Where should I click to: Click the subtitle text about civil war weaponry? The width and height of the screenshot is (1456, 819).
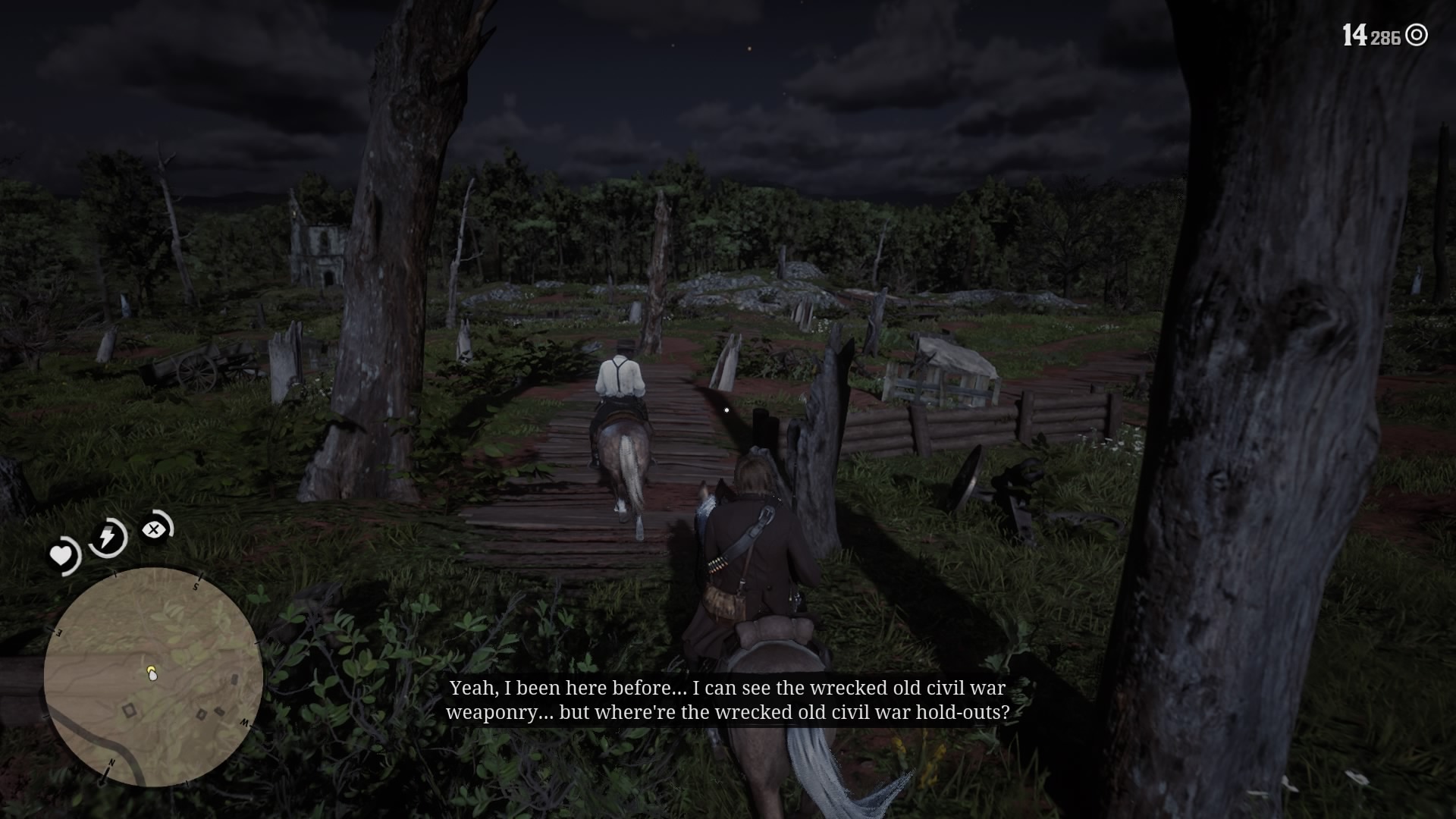point(726,700)
